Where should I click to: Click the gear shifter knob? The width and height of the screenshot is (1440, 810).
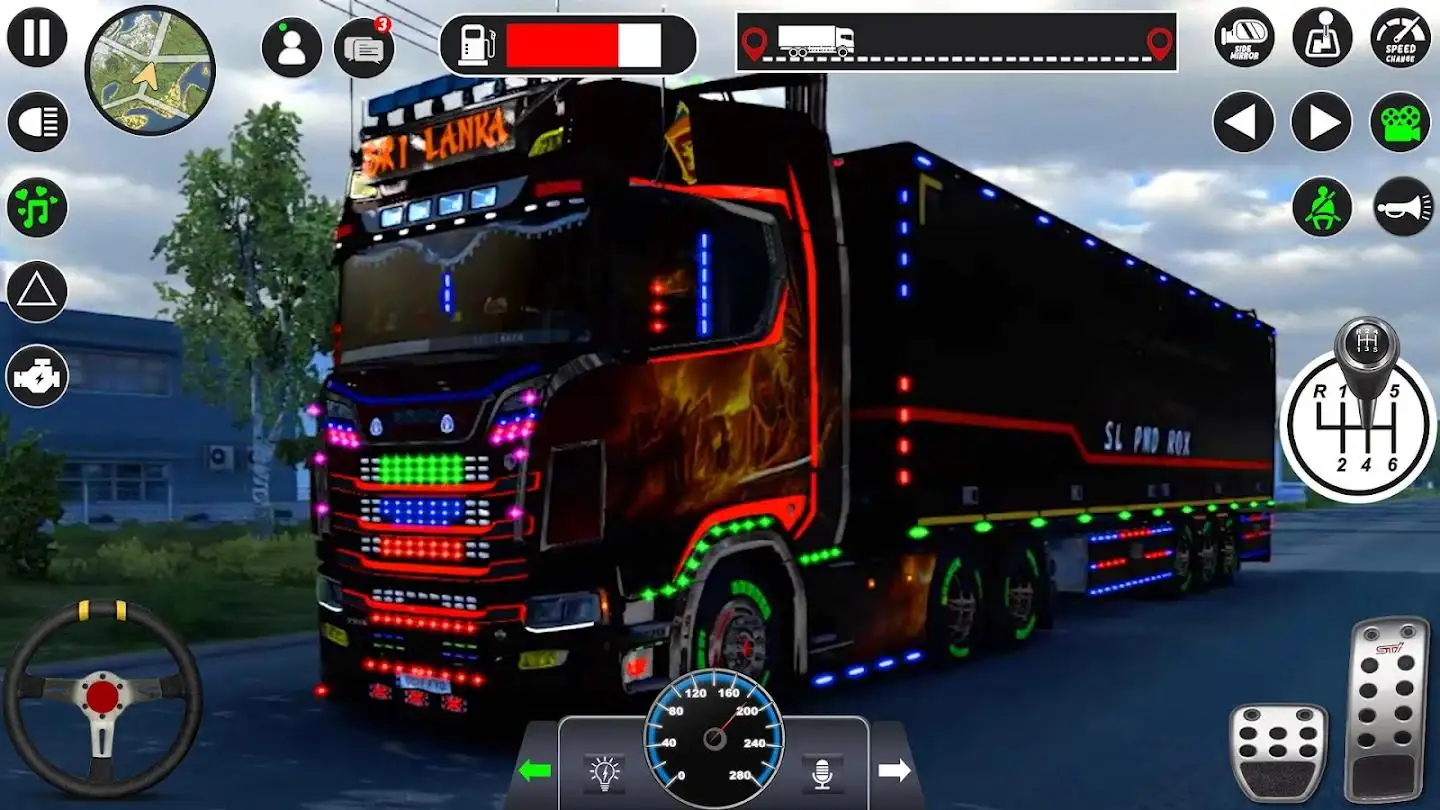pos(1364,346)
